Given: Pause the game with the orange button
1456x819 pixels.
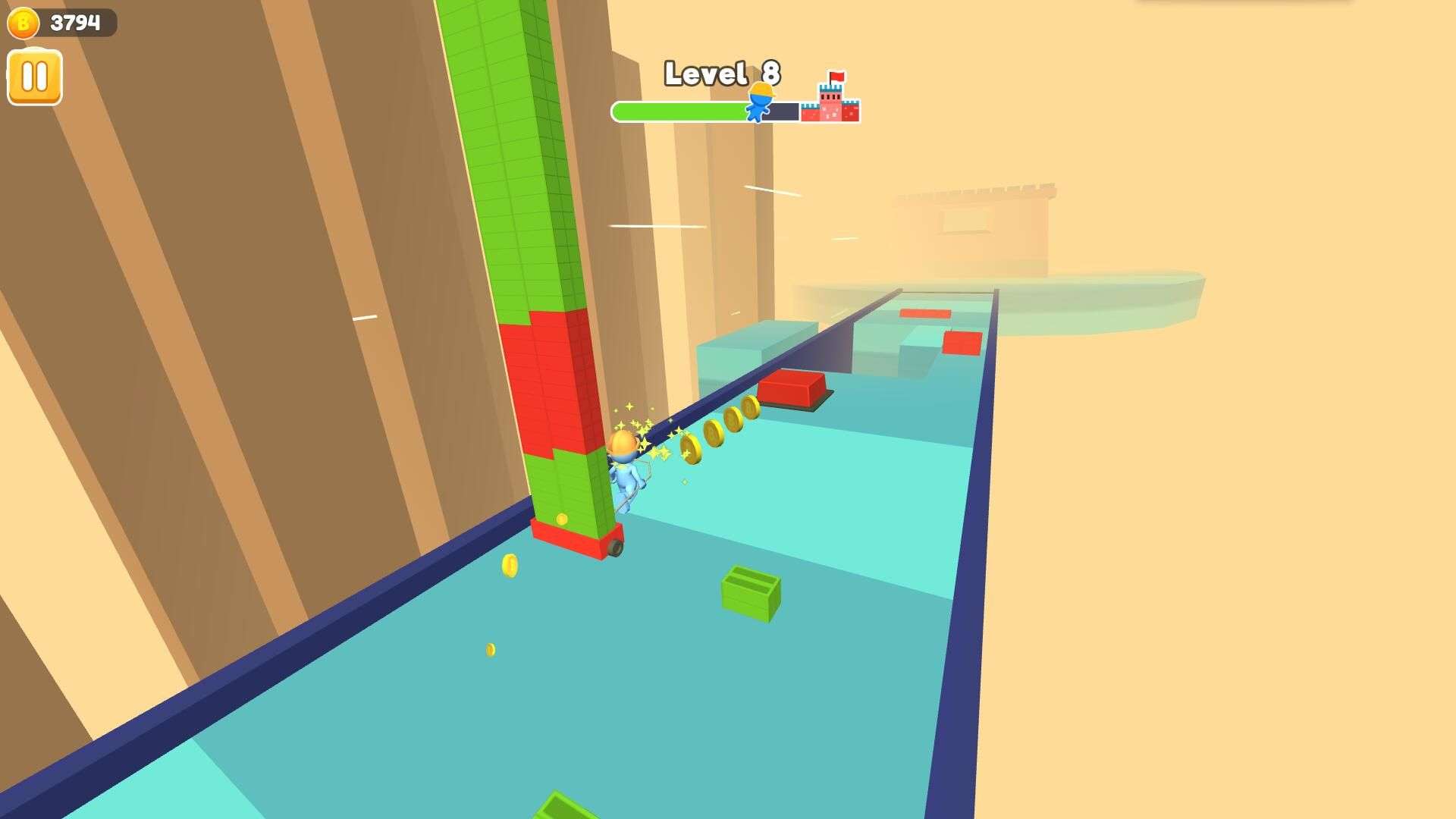Looking at the screenshot, I should [35, 77].
